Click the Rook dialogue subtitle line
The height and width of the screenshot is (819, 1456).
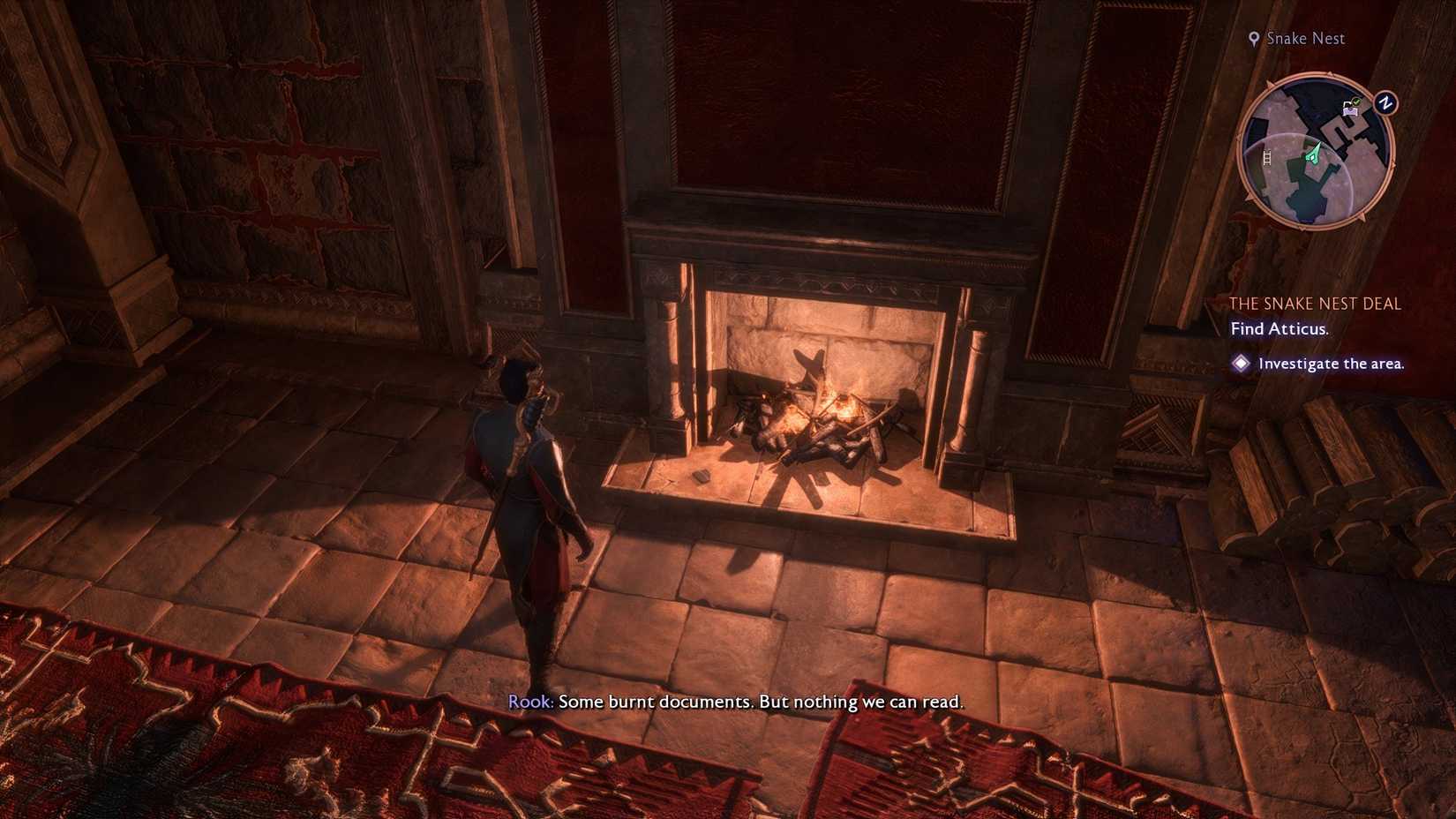coord(737,702)
